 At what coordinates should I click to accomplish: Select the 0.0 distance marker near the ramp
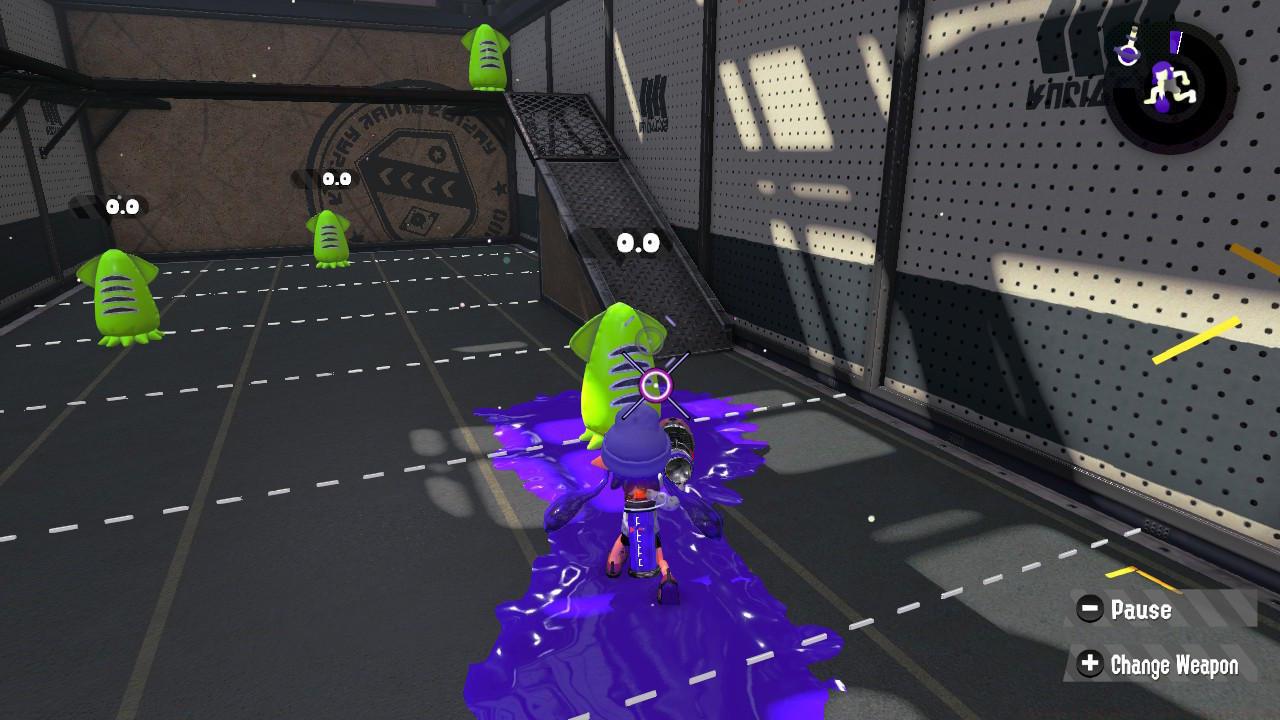pos(640,243)
